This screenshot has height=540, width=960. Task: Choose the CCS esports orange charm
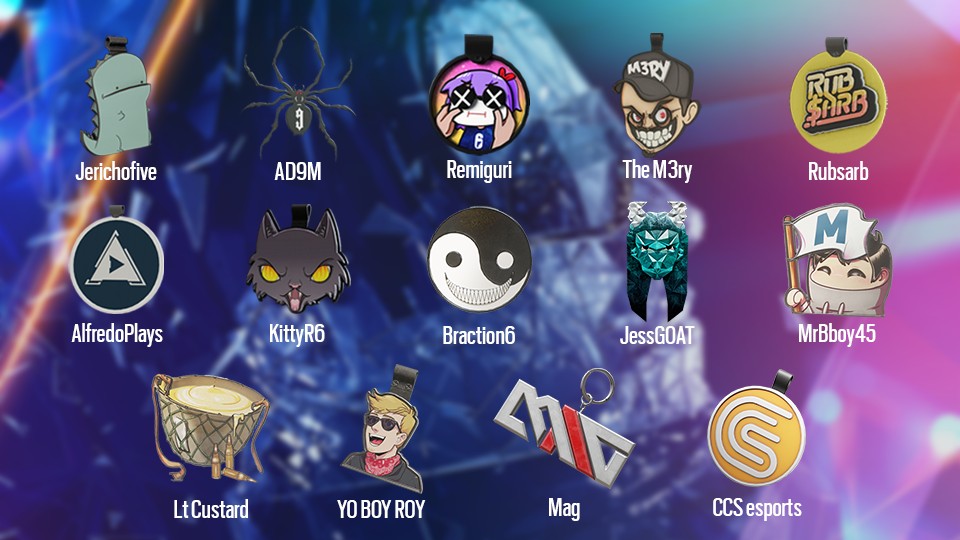(756, 435)
